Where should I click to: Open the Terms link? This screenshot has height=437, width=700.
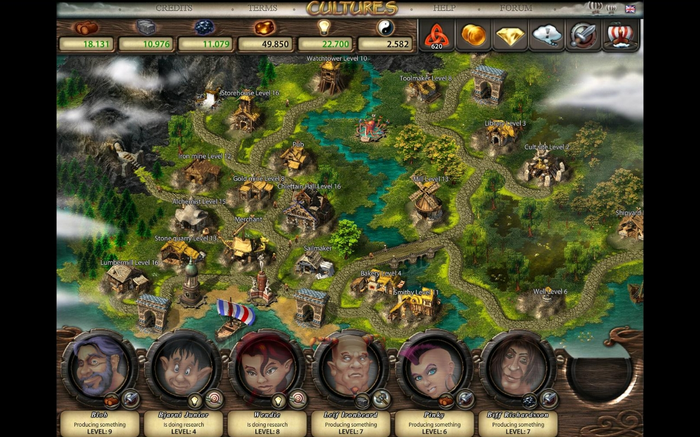262,8
